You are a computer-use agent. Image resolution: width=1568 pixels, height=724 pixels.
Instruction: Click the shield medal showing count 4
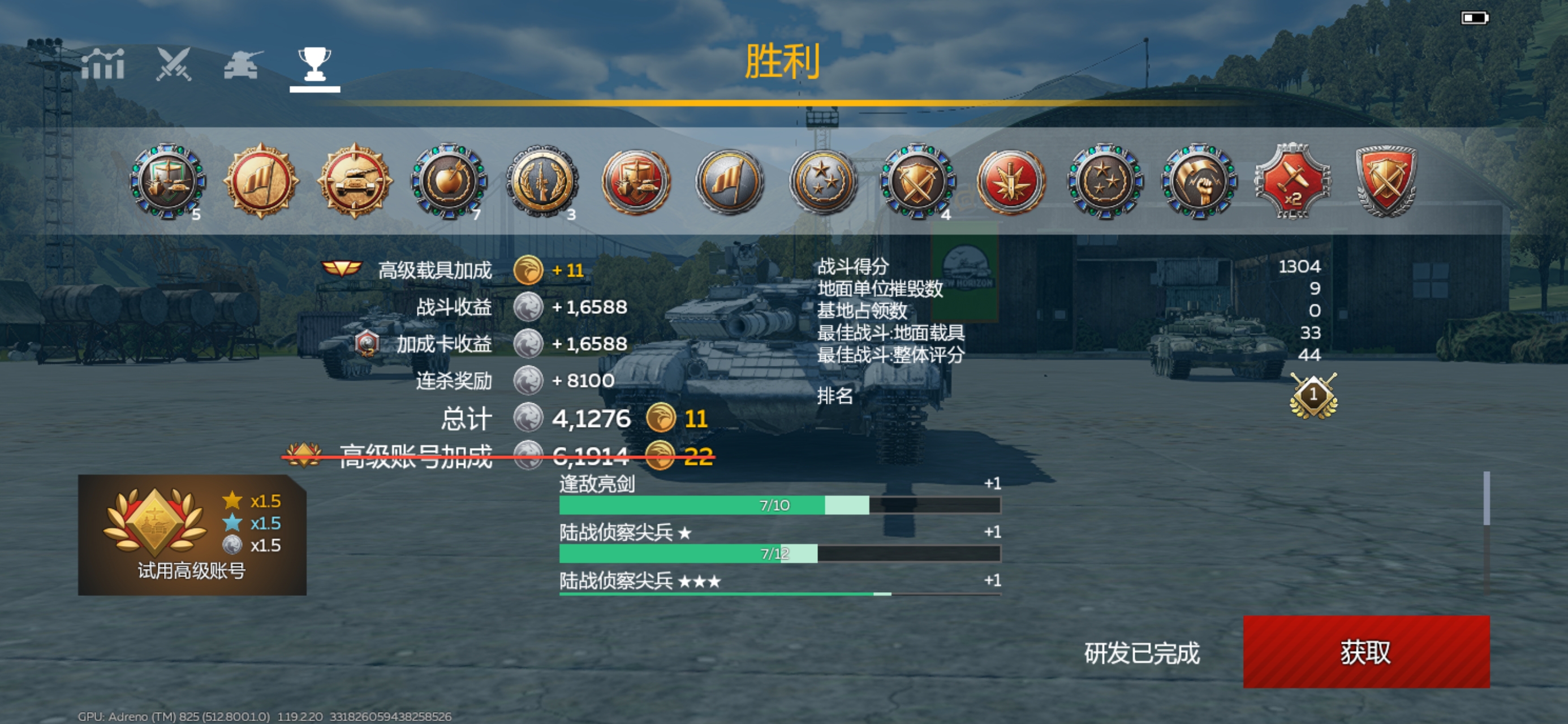click(919, 183)
